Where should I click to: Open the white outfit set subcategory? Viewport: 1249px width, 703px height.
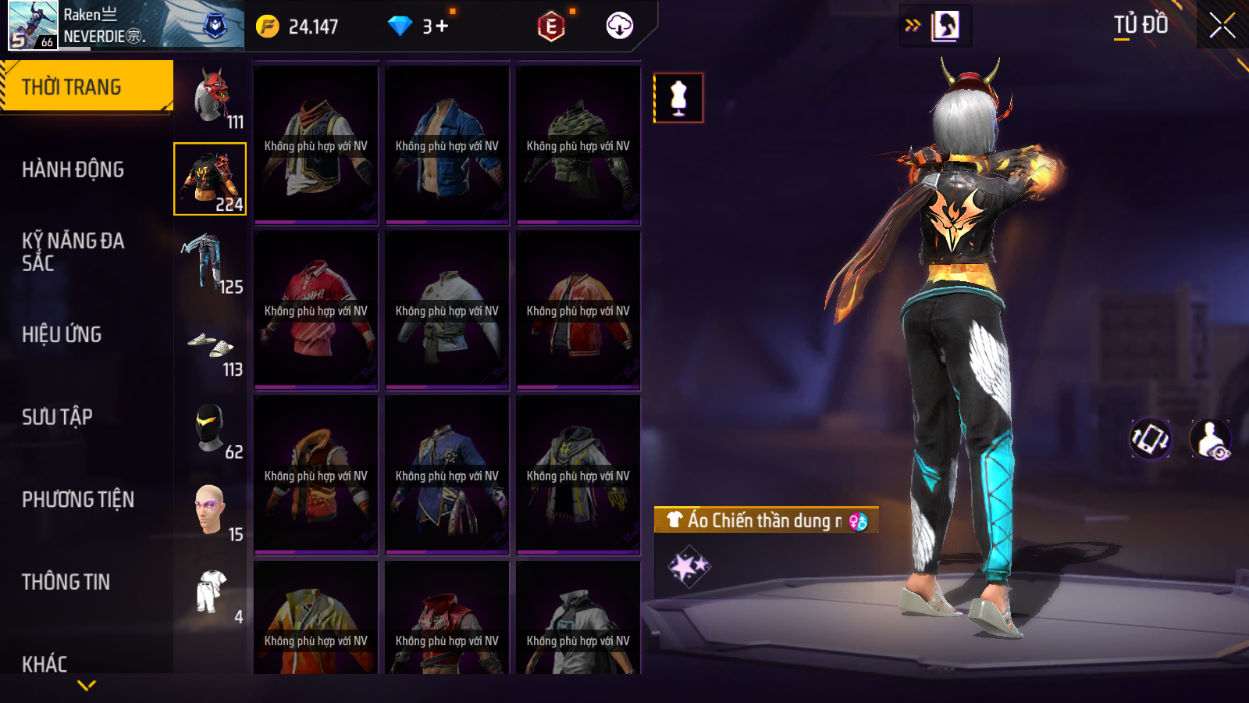tap(210, 592)
